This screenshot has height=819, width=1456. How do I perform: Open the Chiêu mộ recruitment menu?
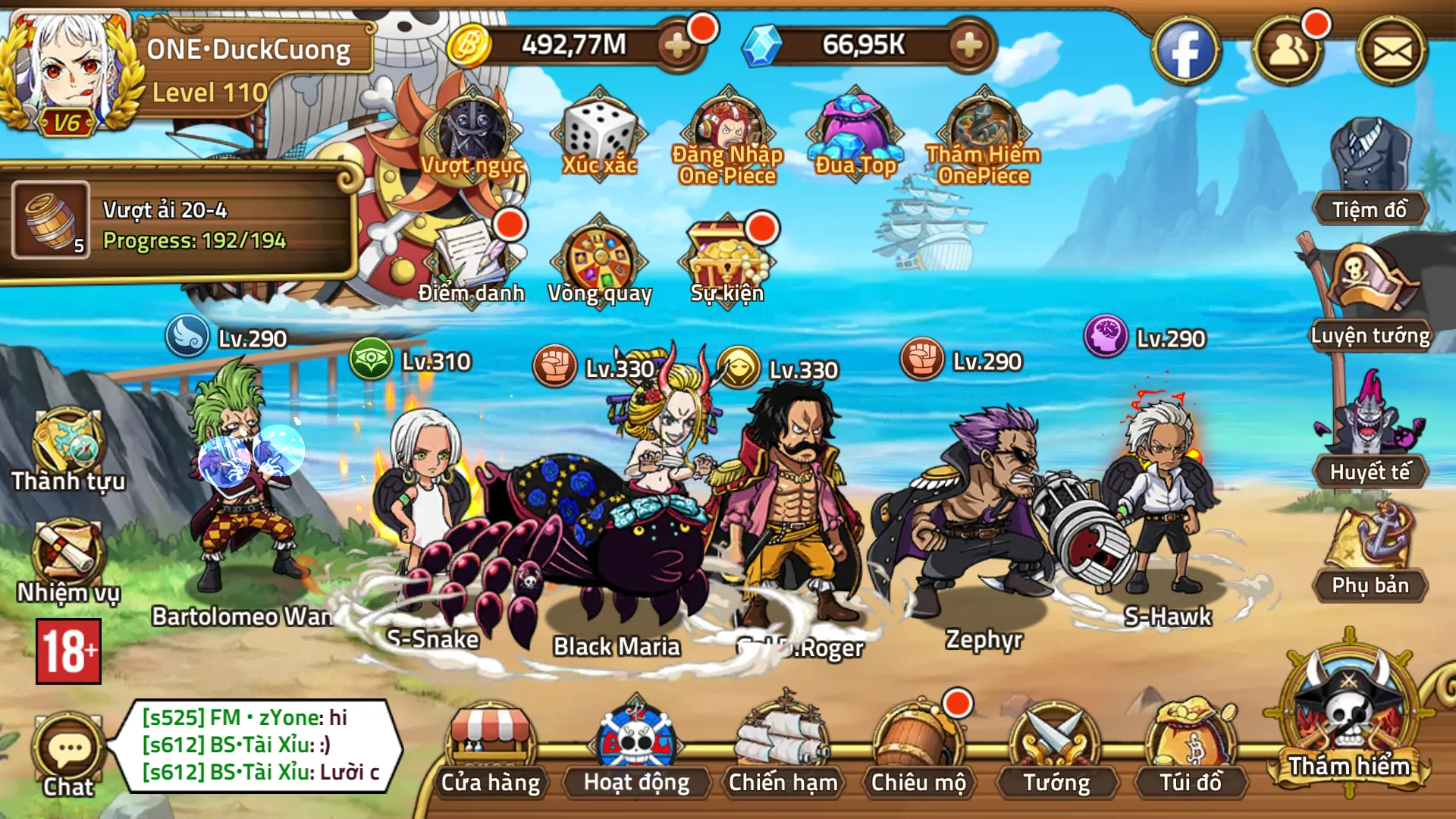(918, 751)
